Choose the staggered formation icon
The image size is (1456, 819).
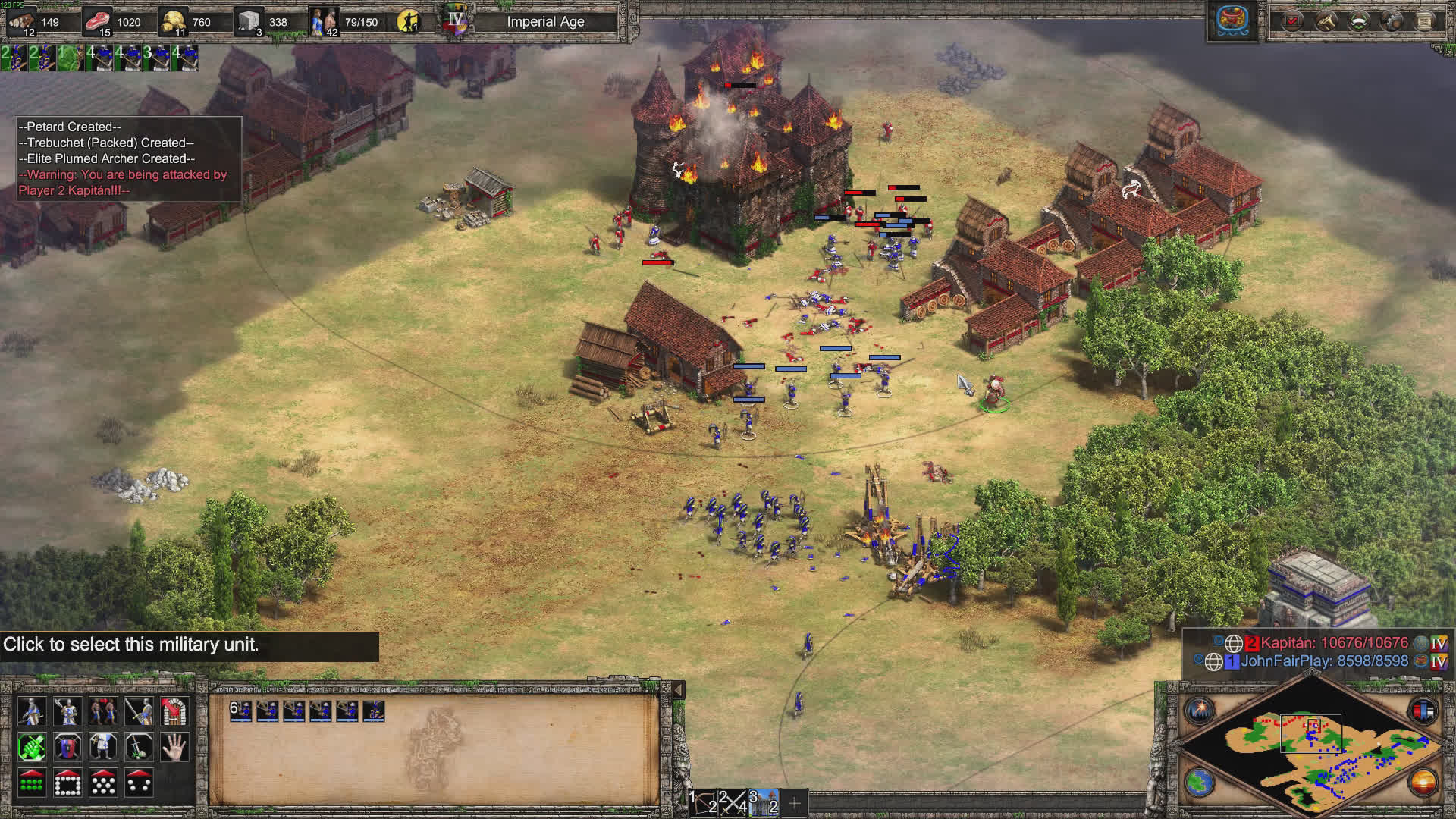103,783
